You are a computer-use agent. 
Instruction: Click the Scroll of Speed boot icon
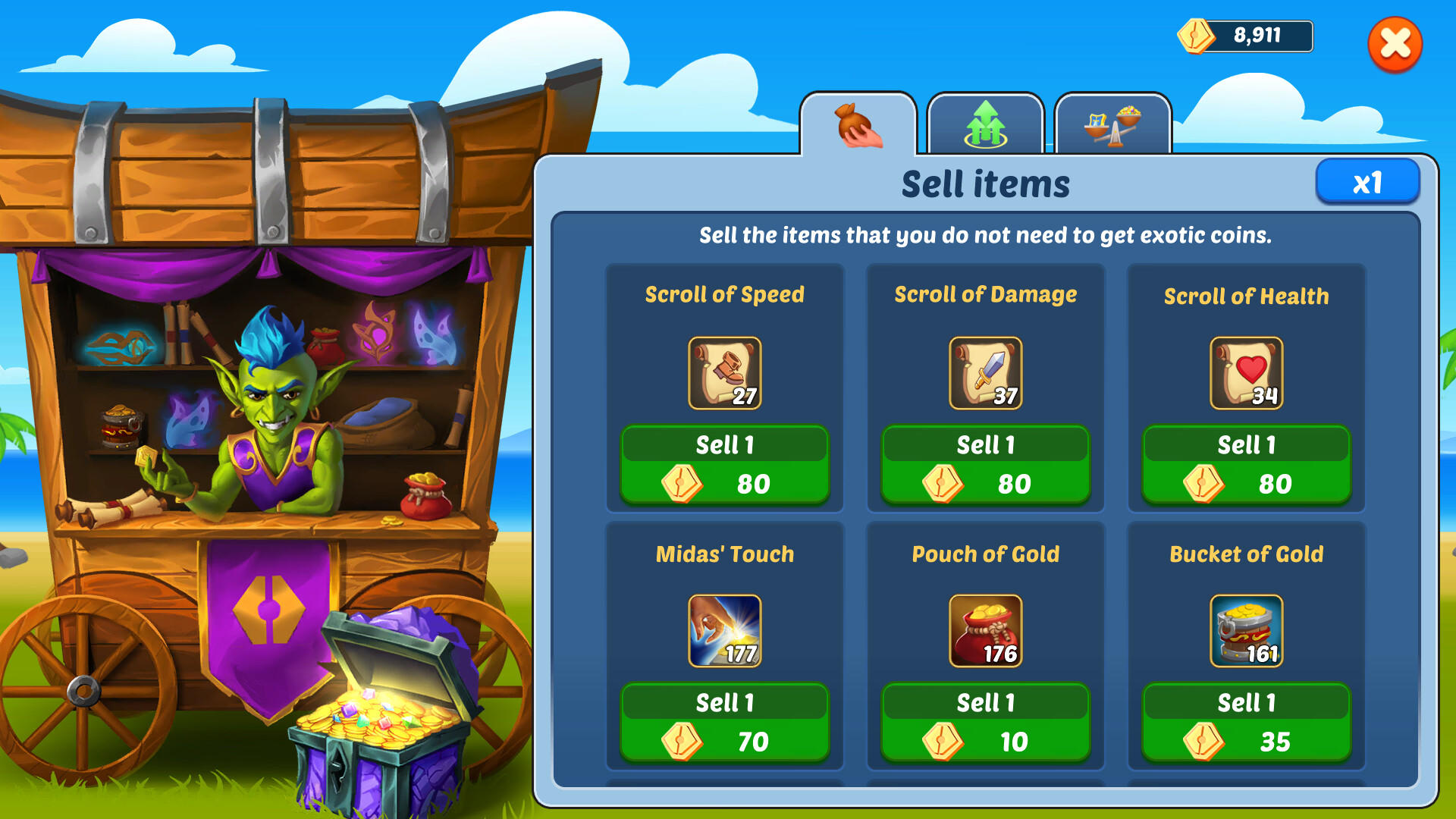point(724,373)
